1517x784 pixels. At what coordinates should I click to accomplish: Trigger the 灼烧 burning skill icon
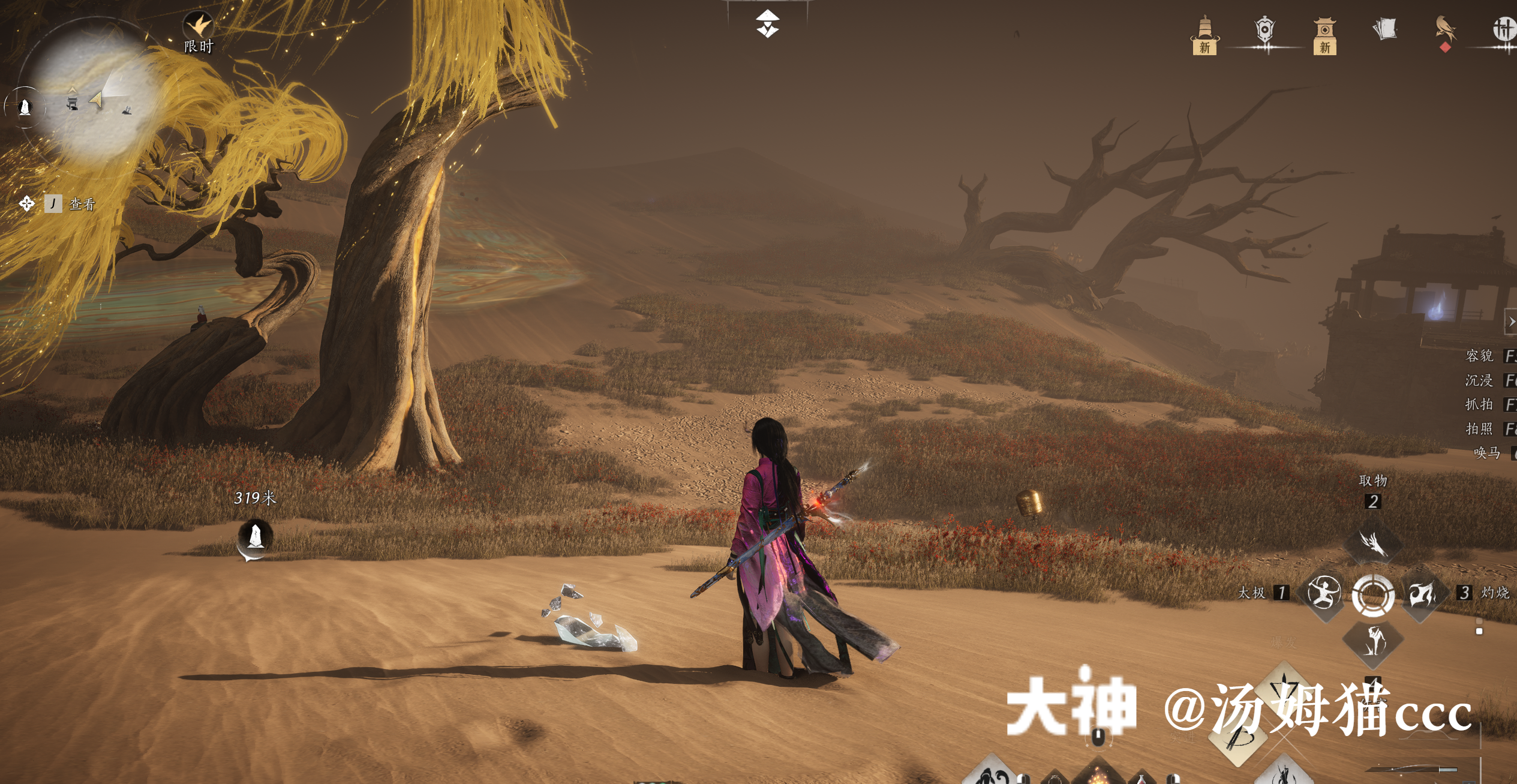coord(1422,594)
